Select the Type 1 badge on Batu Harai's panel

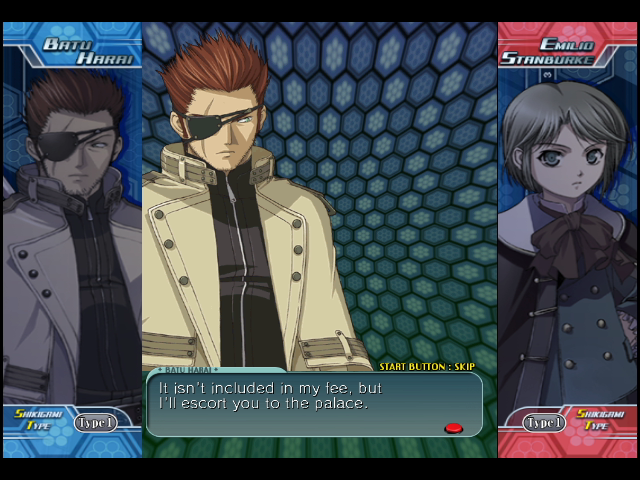(95, 423)
